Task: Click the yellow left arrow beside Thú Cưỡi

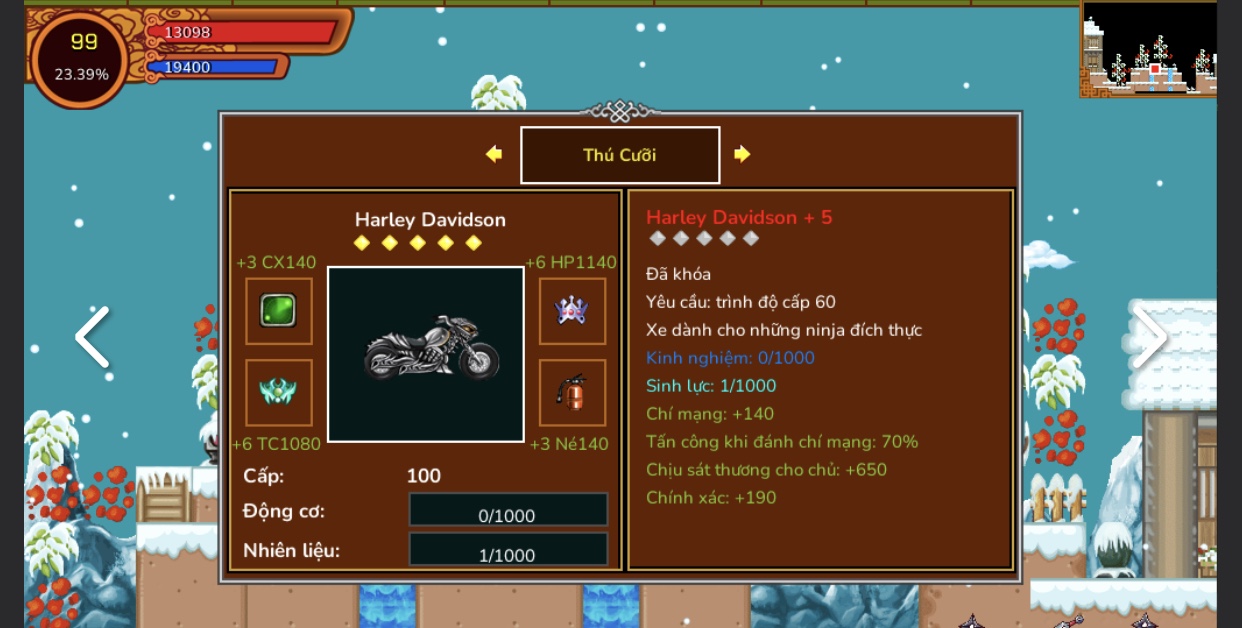Action: 494,154
